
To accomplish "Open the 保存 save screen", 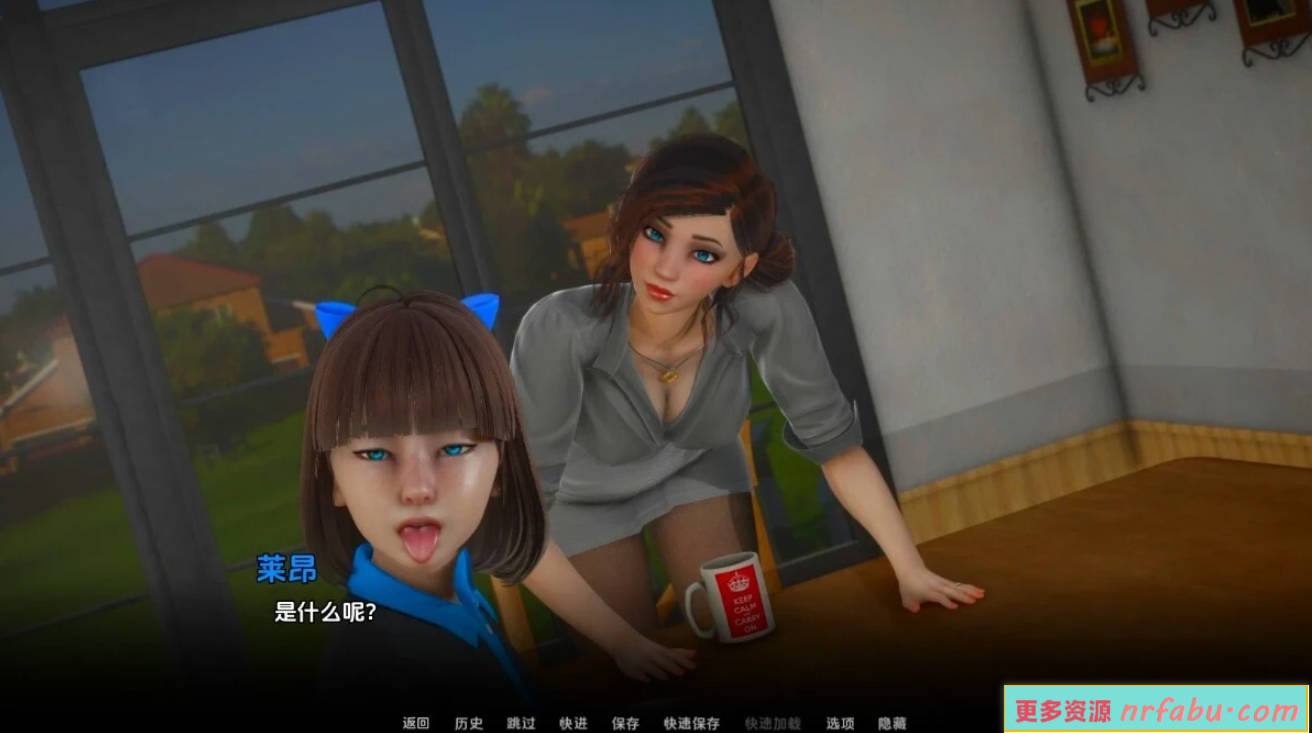I will [627, 723].
